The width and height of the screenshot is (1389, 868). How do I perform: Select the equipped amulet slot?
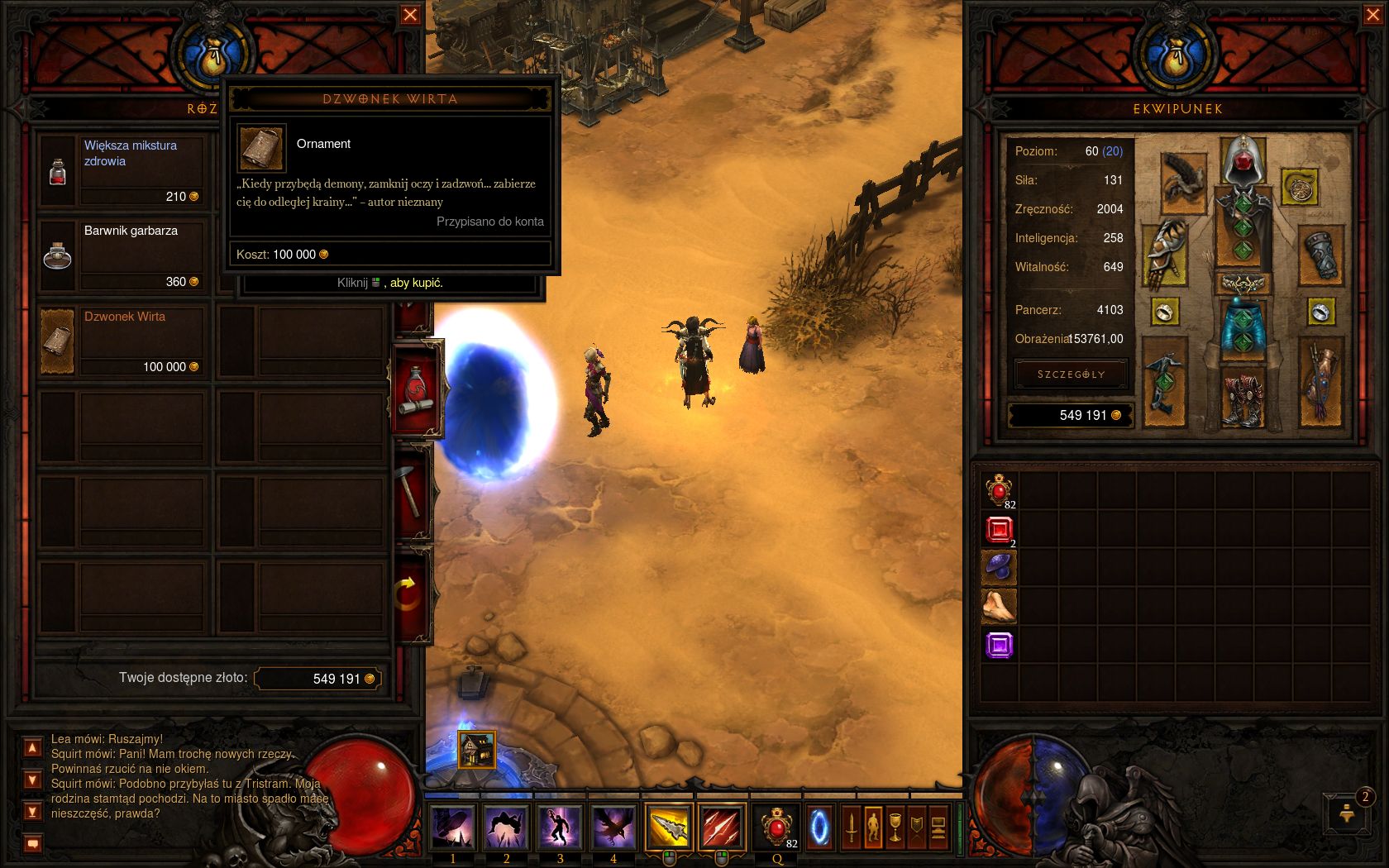pos(1299,187)
